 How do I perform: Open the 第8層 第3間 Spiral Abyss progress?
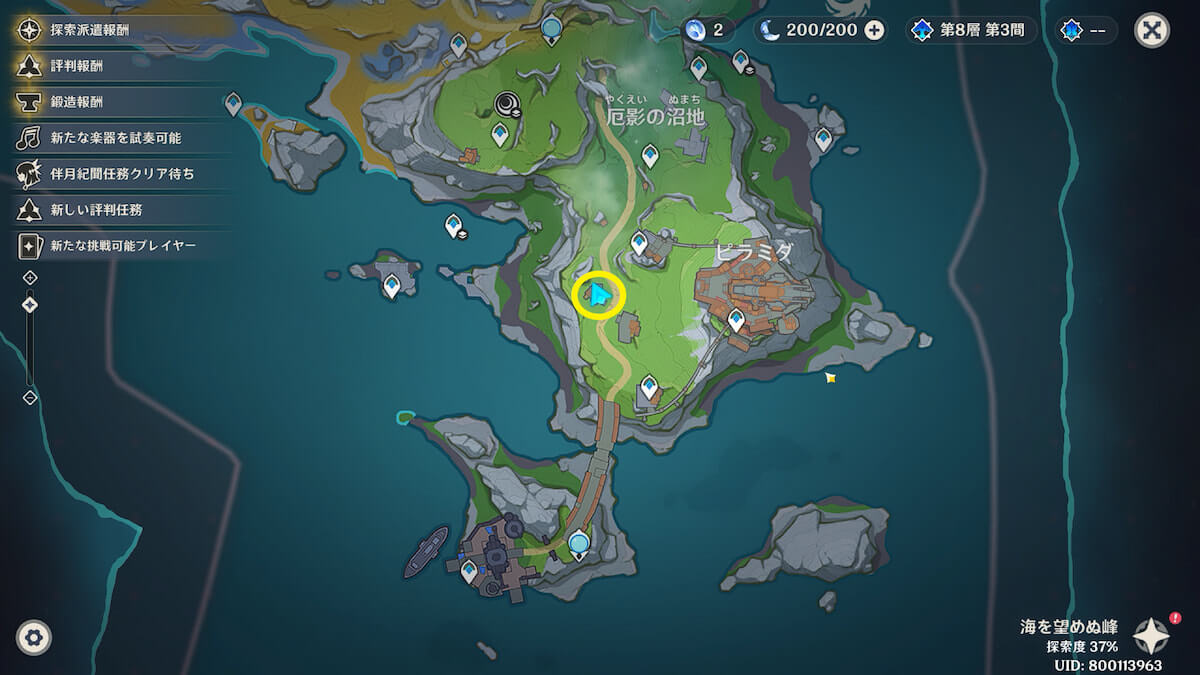pyautogui.click(x=968, y=30)
